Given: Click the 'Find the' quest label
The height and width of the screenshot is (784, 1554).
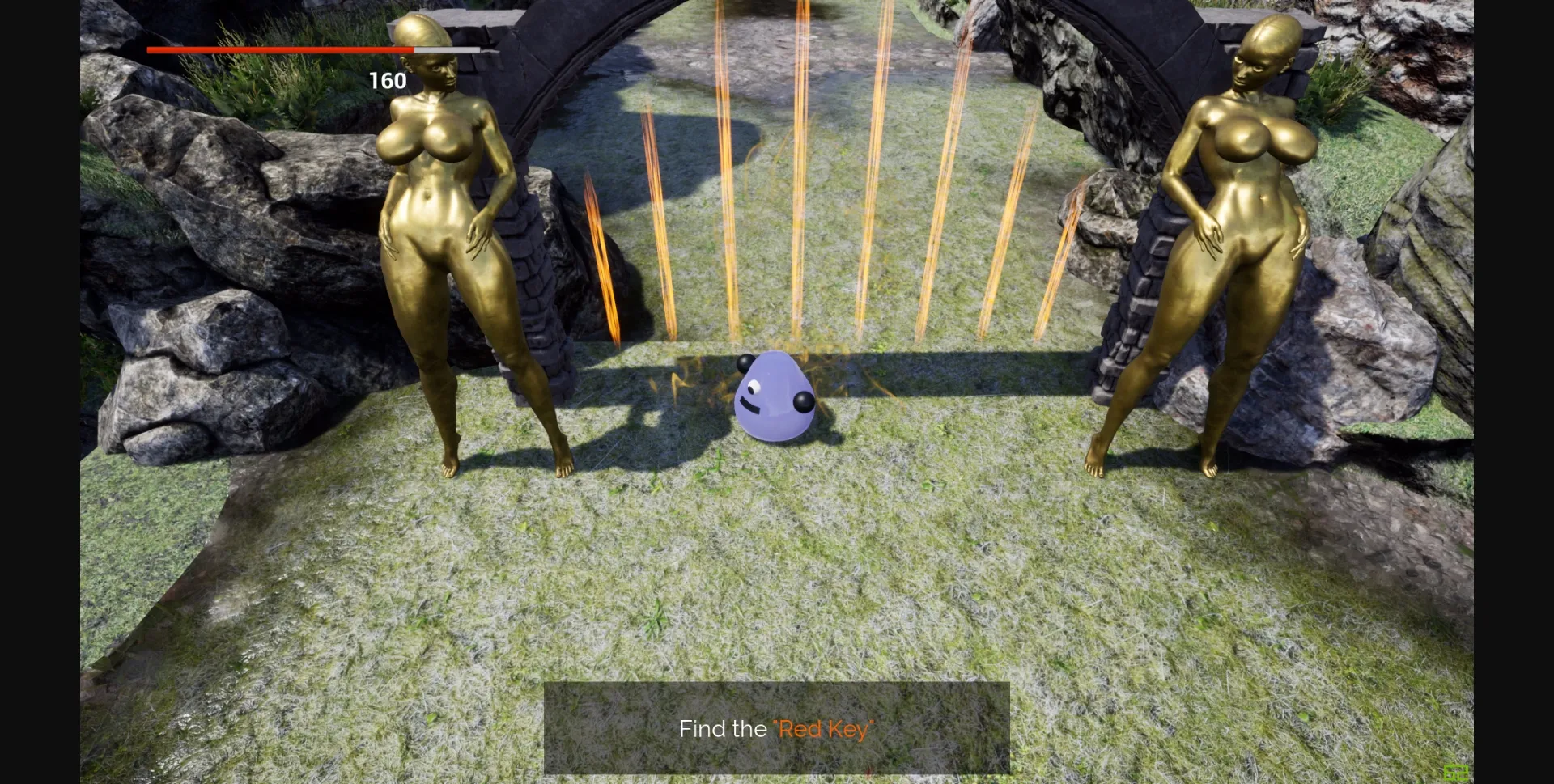Looking at the screenshot, I should click(x=724, y=728).
